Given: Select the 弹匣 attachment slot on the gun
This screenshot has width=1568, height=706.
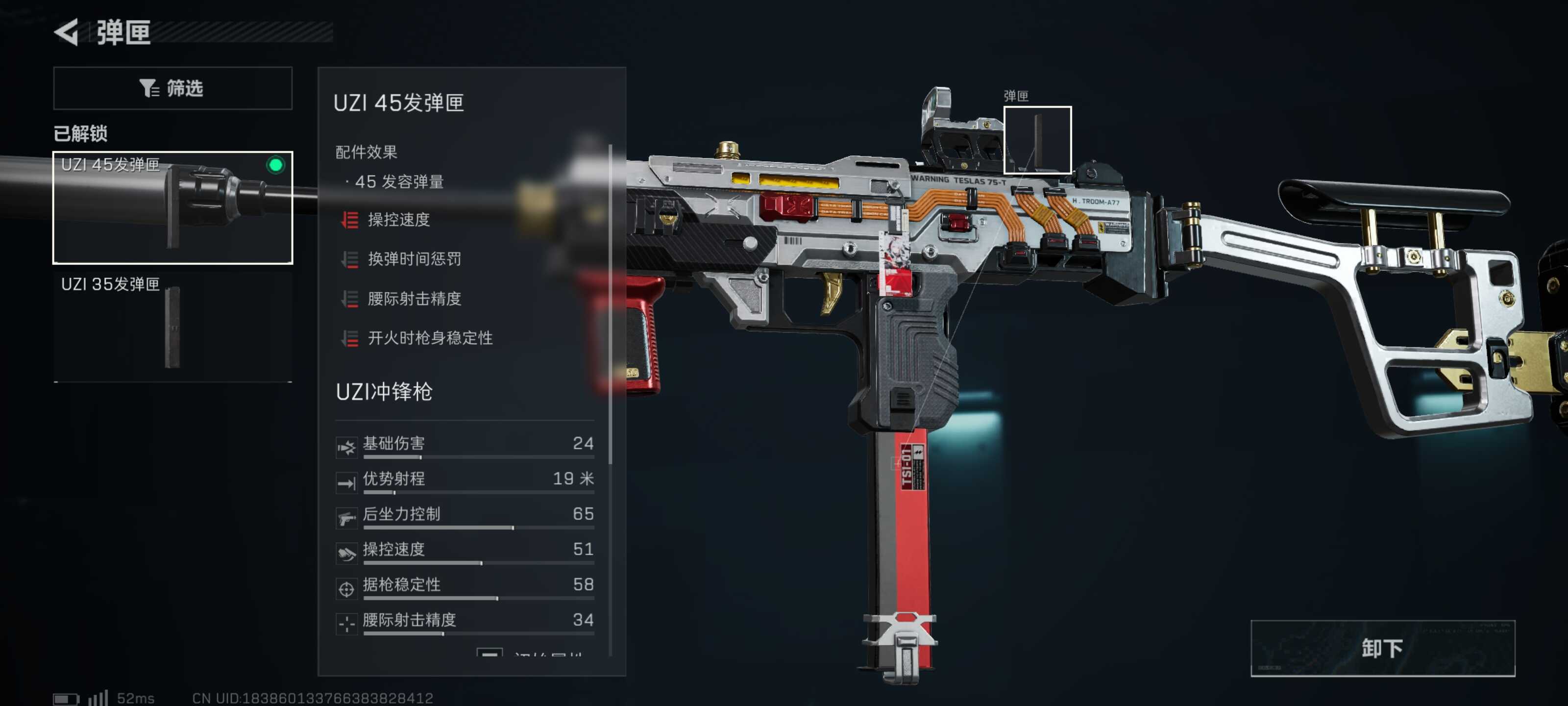Looking at the screenshot, I should [1037, 140].
